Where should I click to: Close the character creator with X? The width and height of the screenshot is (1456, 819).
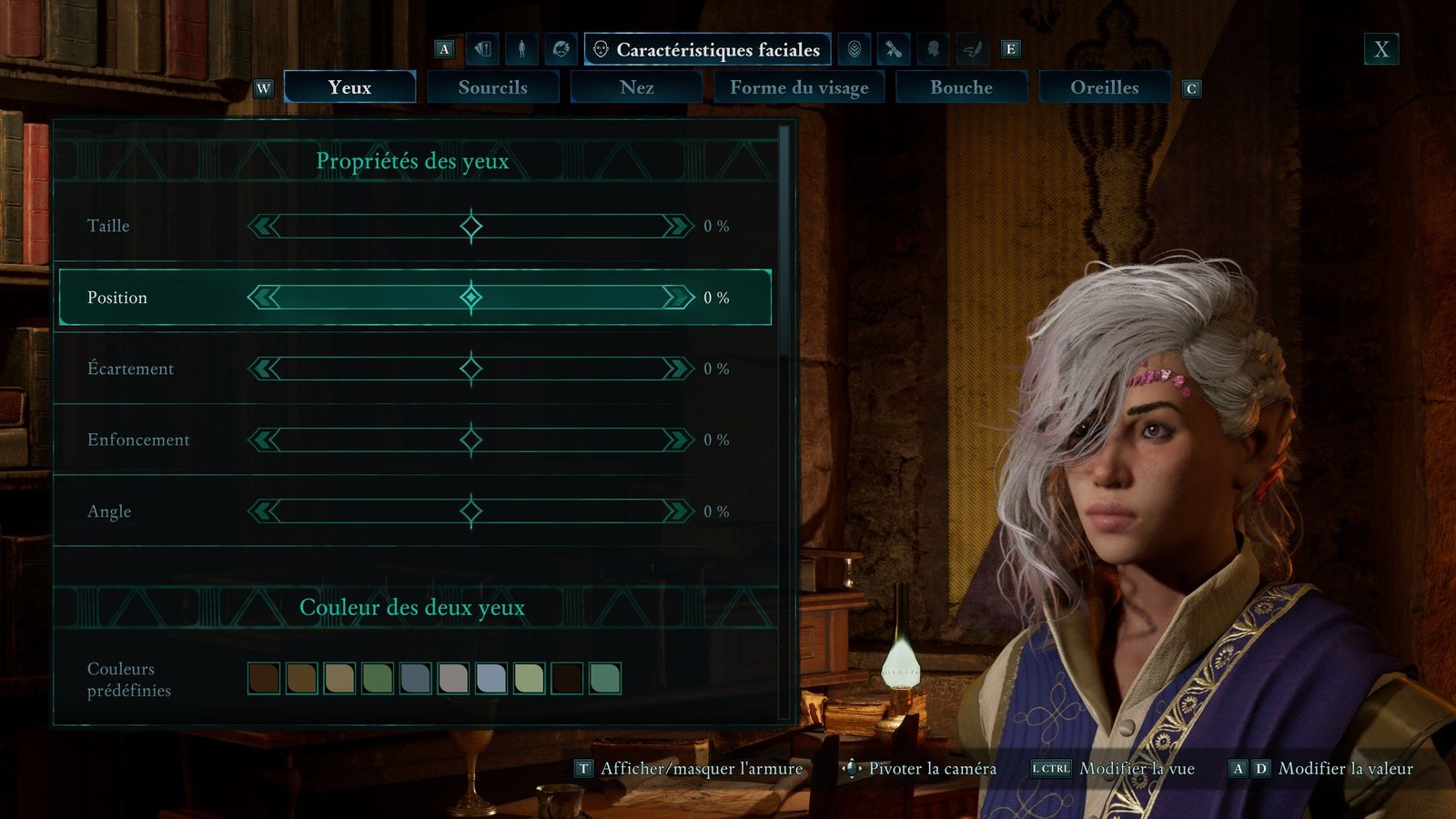1380,49
